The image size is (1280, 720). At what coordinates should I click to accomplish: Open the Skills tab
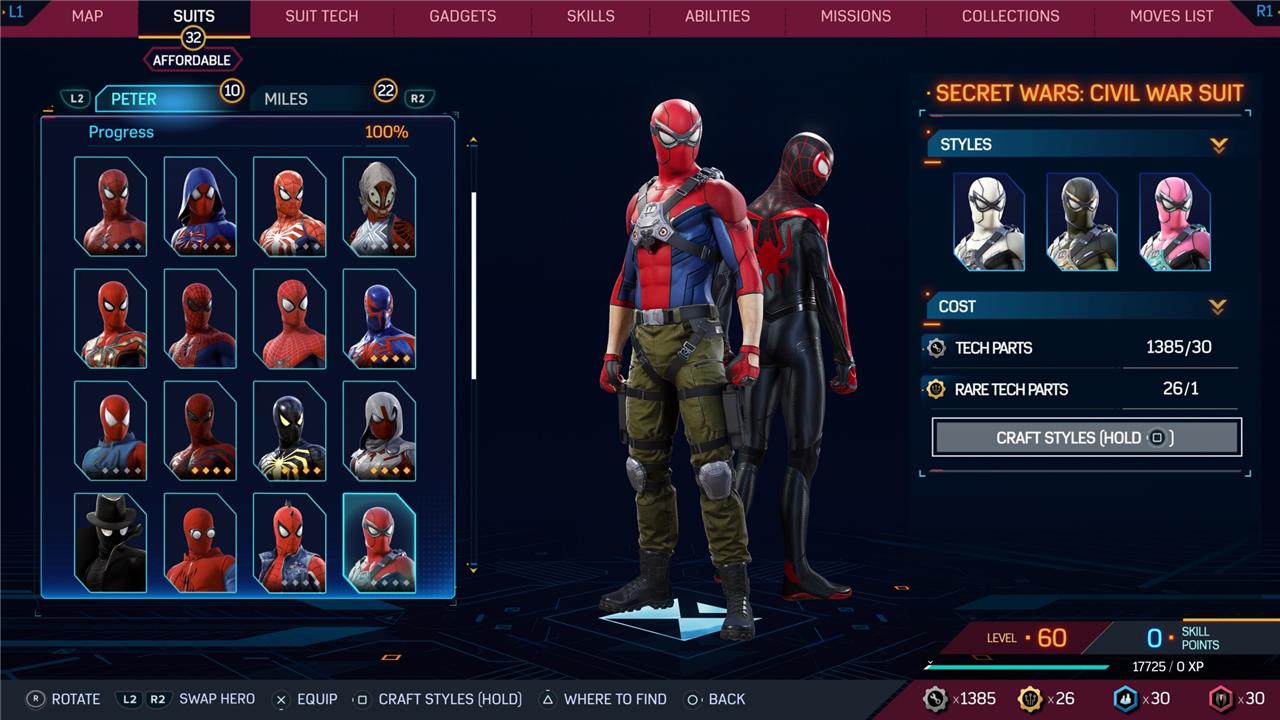591,16
